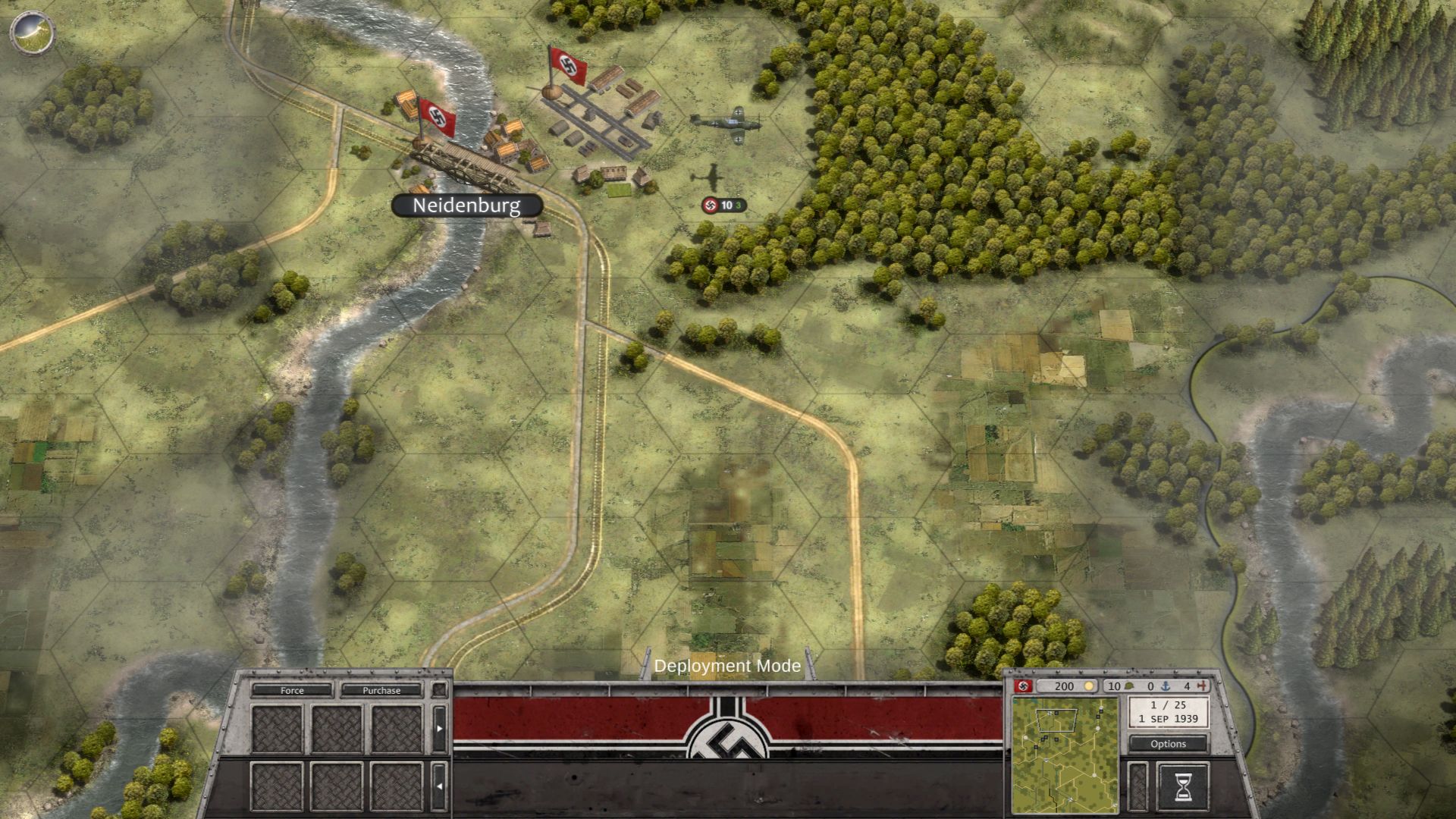Screen dimensions: 1456x819
Task: Switch to the Force tab
Action: pyautogui.click(x=292, y=691)
